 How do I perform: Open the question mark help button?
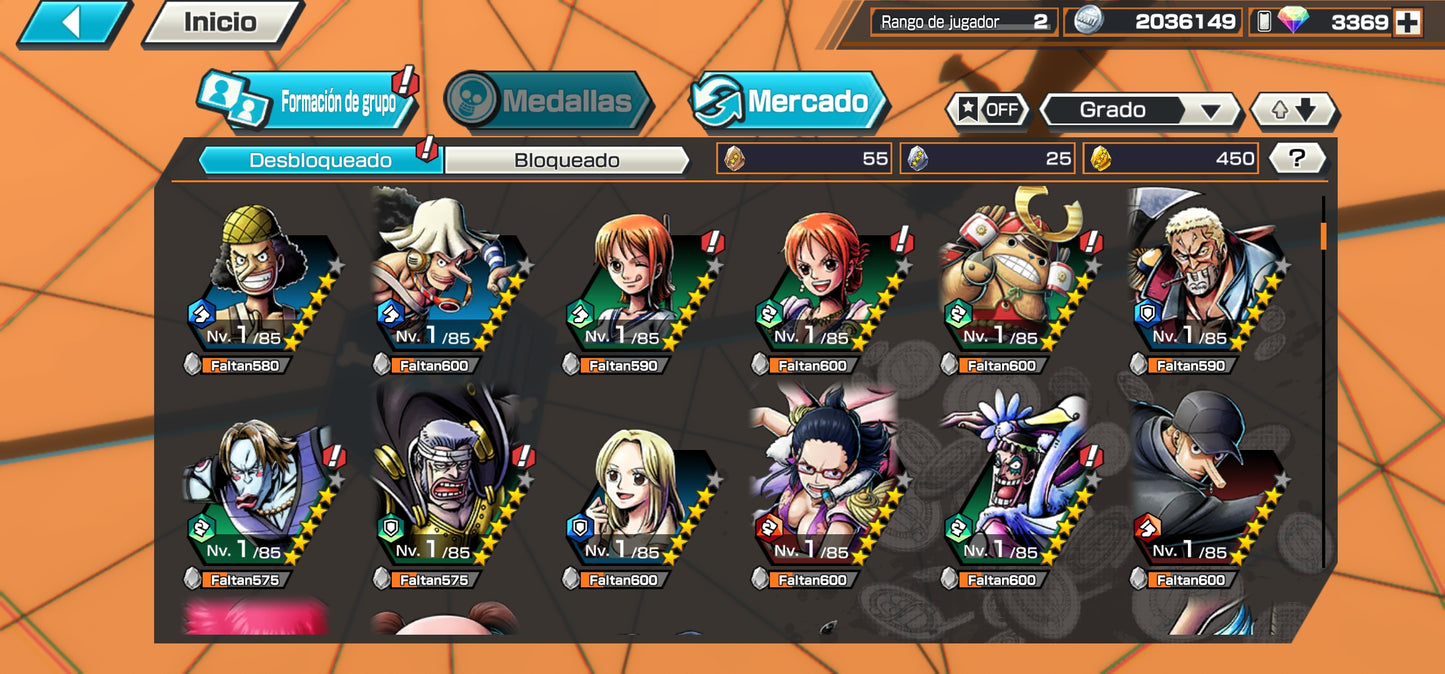click(x=1297, y=158)
